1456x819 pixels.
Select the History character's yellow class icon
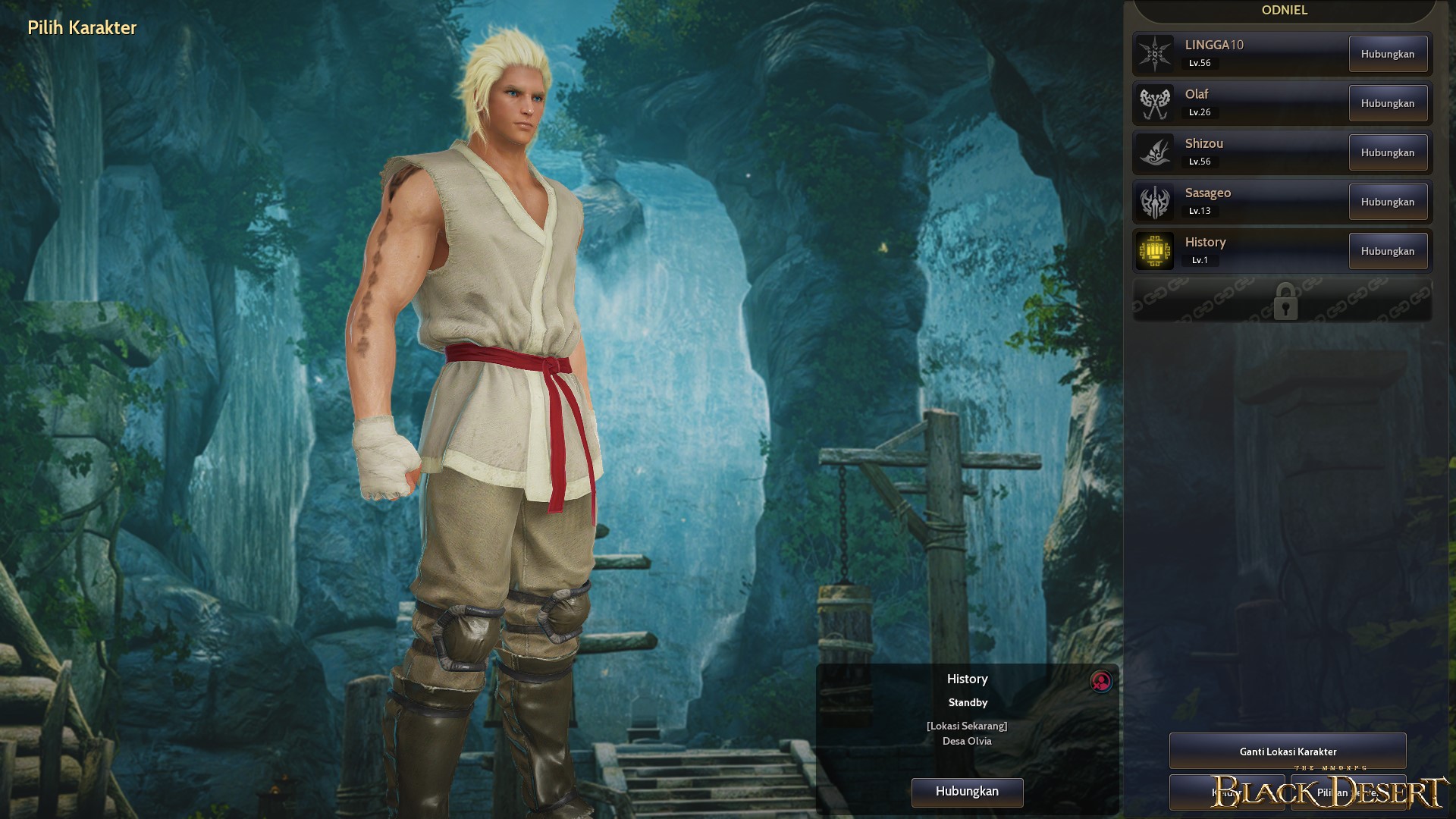pos(1155,250)
